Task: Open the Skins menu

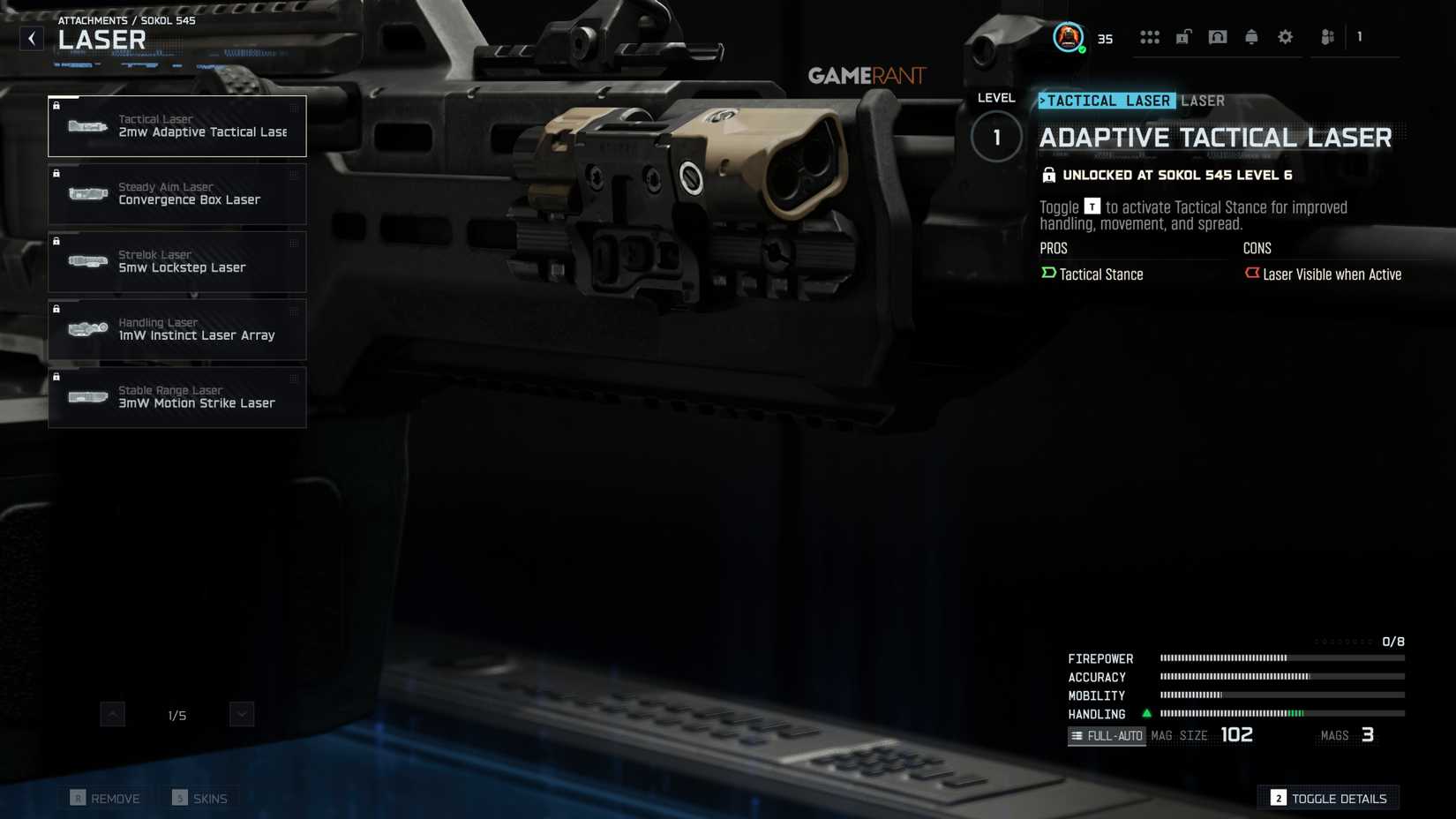Action: point(201,797)
